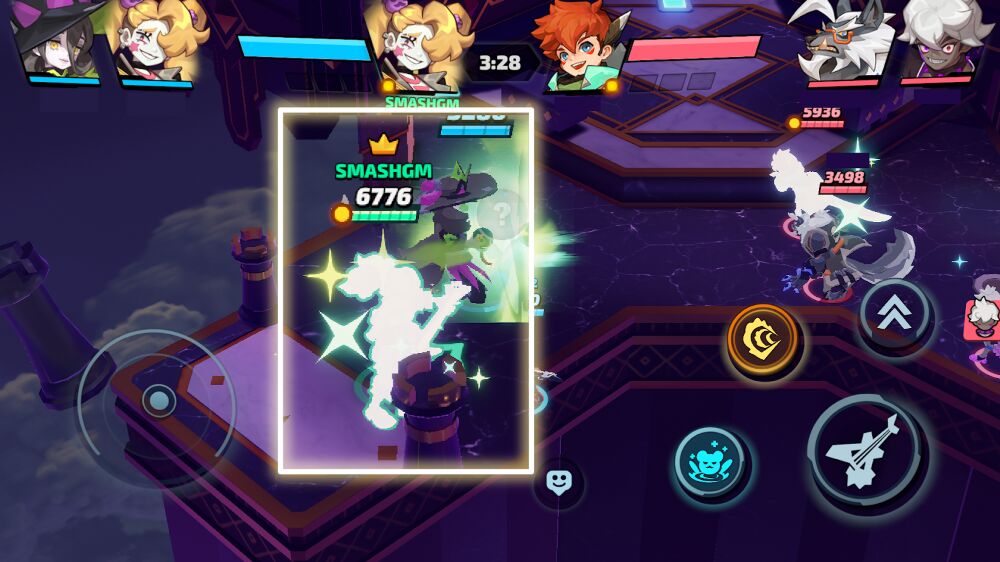This screenshot has width=1000, height=562.
Task: Click the white-haired purple-eyed enemy portrait
Action: click(x=943, y=42)
